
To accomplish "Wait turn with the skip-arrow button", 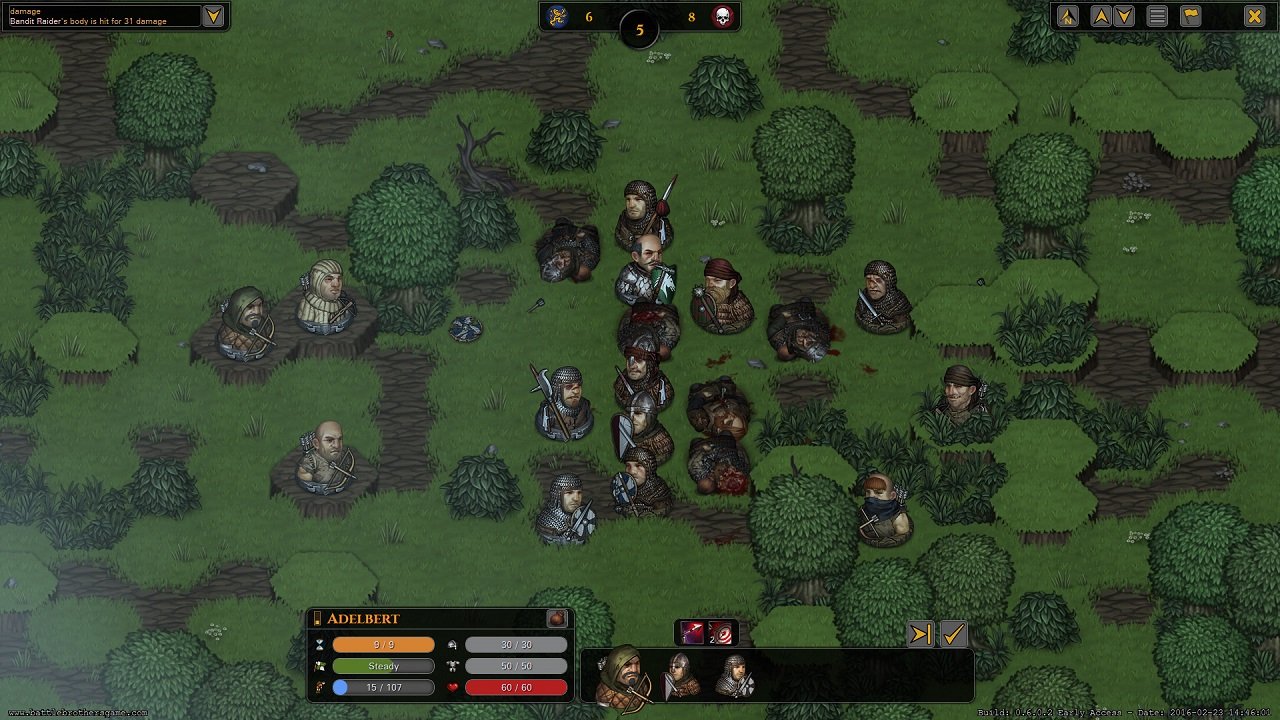I will (921, 634).
